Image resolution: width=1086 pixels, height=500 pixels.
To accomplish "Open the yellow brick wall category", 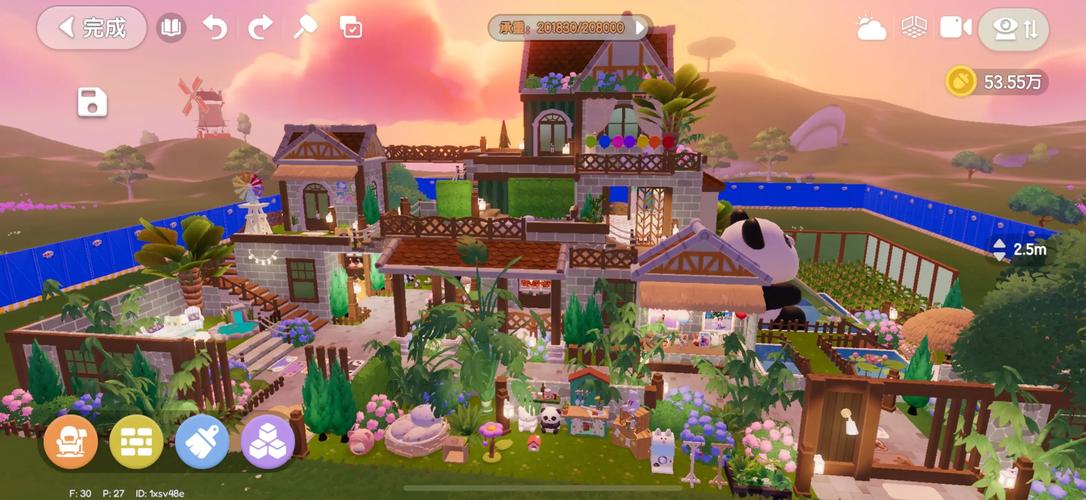I will pos(137,442).
